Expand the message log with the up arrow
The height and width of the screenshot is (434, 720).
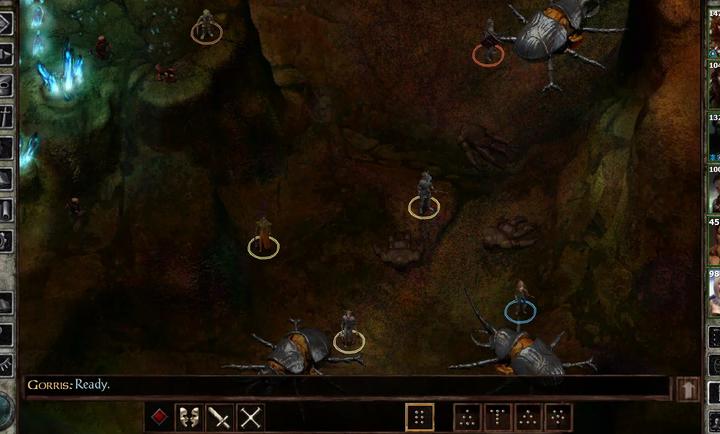click(688, 388)
